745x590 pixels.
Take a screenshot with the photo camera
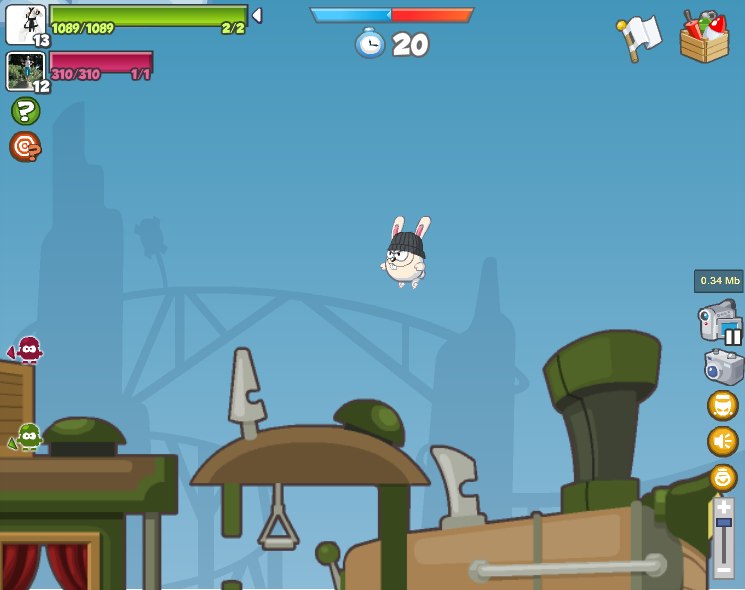pyautogui.click(x=723, y=367)
